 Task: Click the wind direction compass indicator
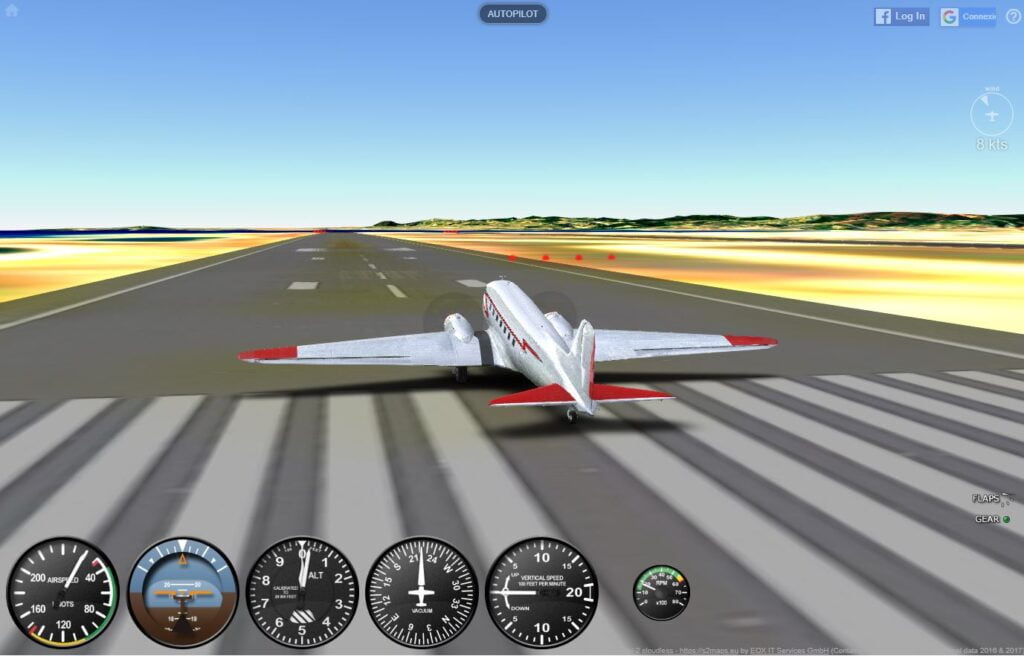991,114
